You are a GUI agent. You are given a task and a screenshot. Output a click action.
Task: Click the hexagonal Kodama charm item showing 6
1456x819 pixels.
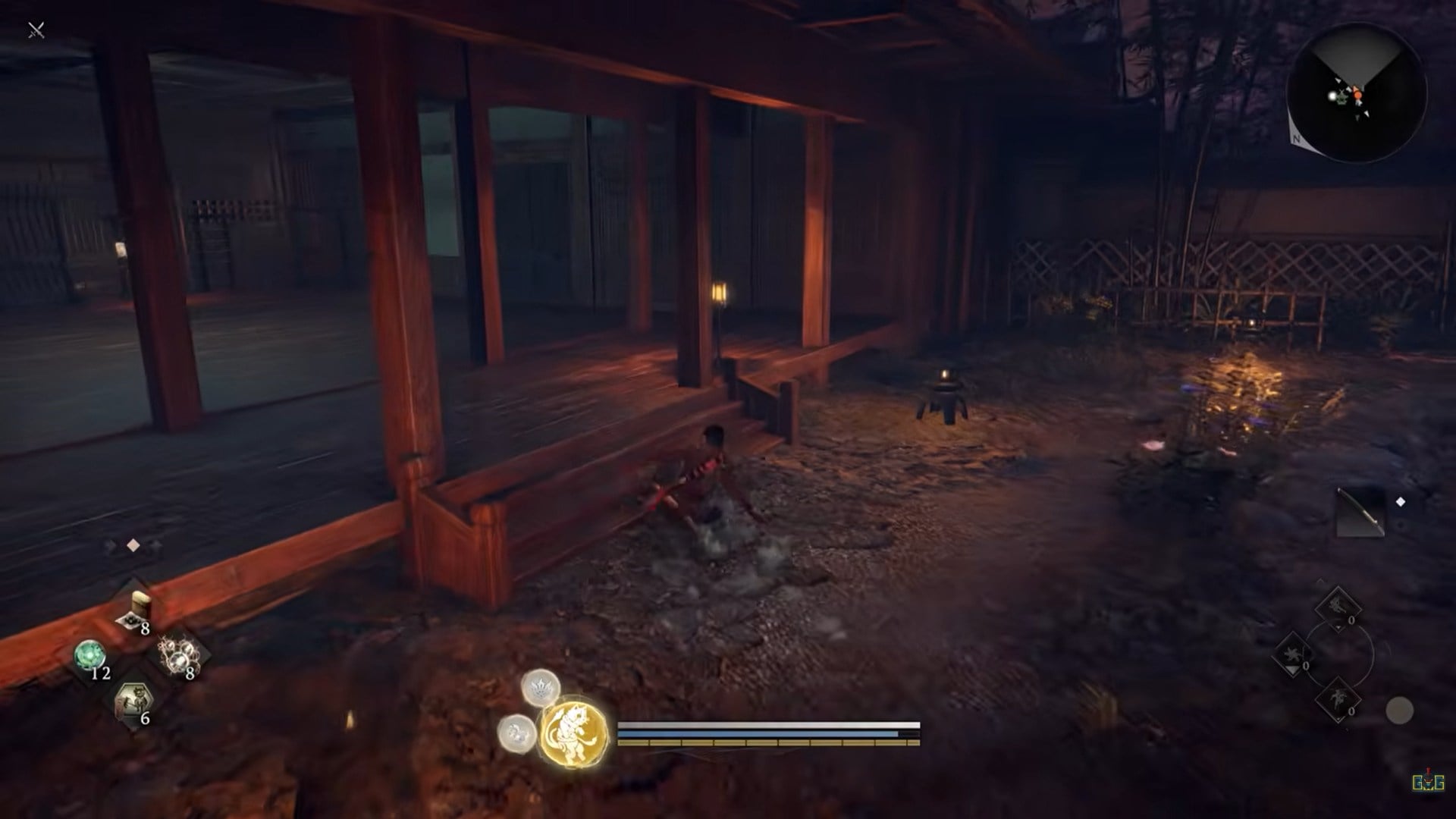click(x=133, y=698)
